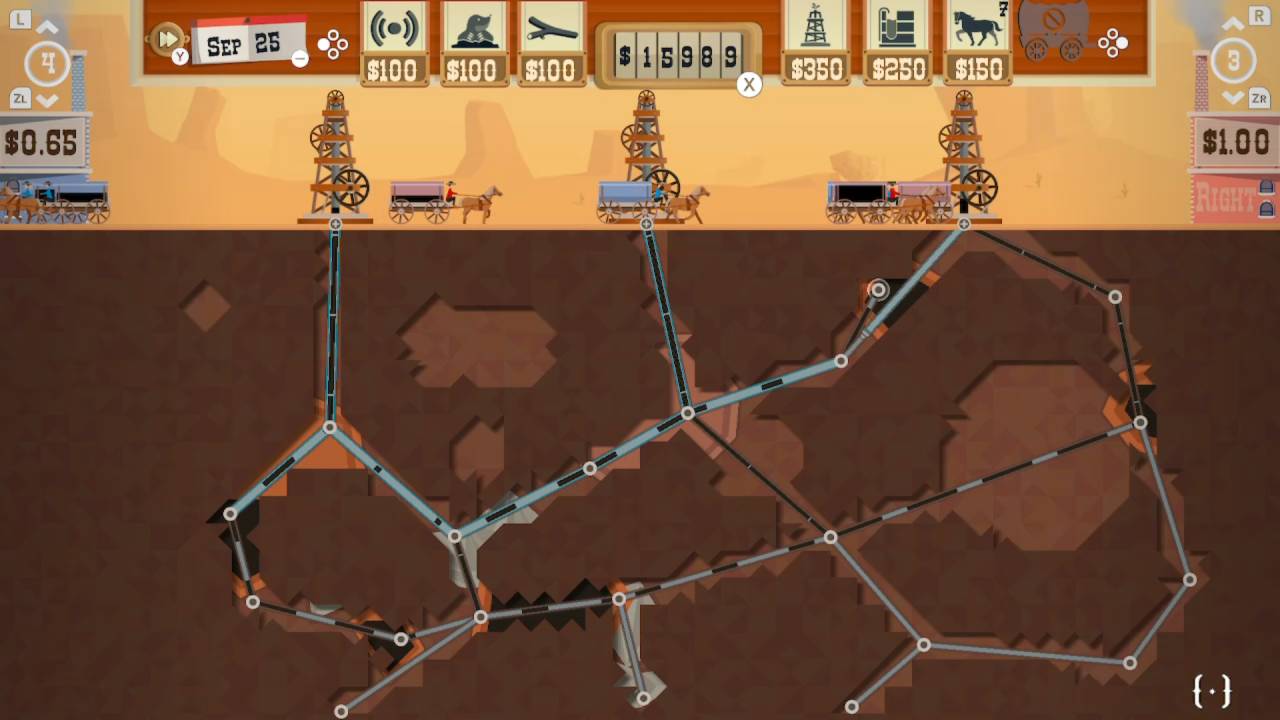Increase the right oil price with R arrow

(1232, 26)
